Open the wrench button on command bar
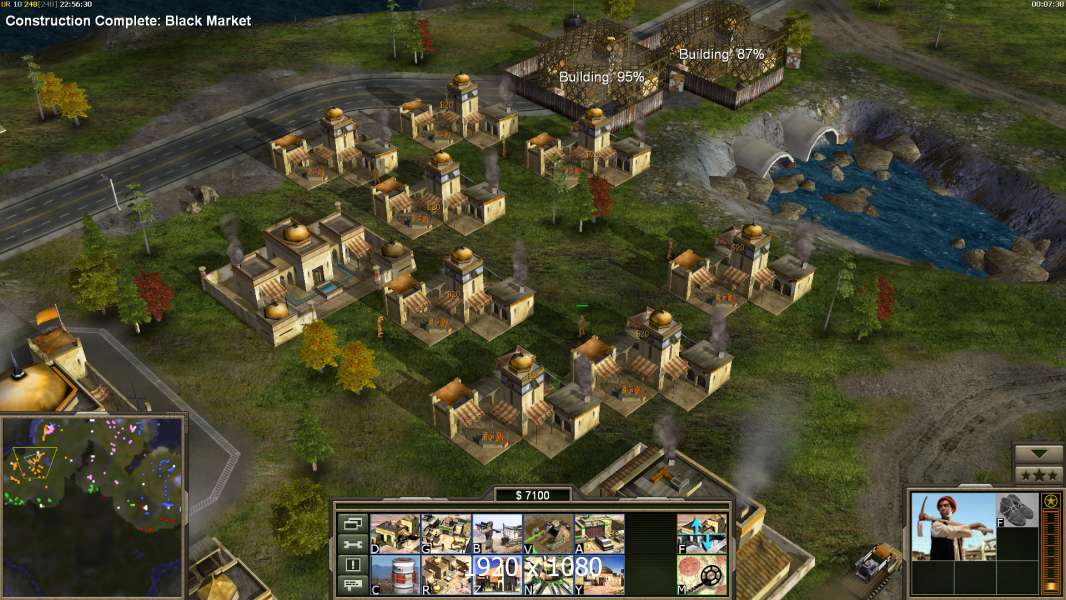 pyautogui.click(x=352, y=545)
